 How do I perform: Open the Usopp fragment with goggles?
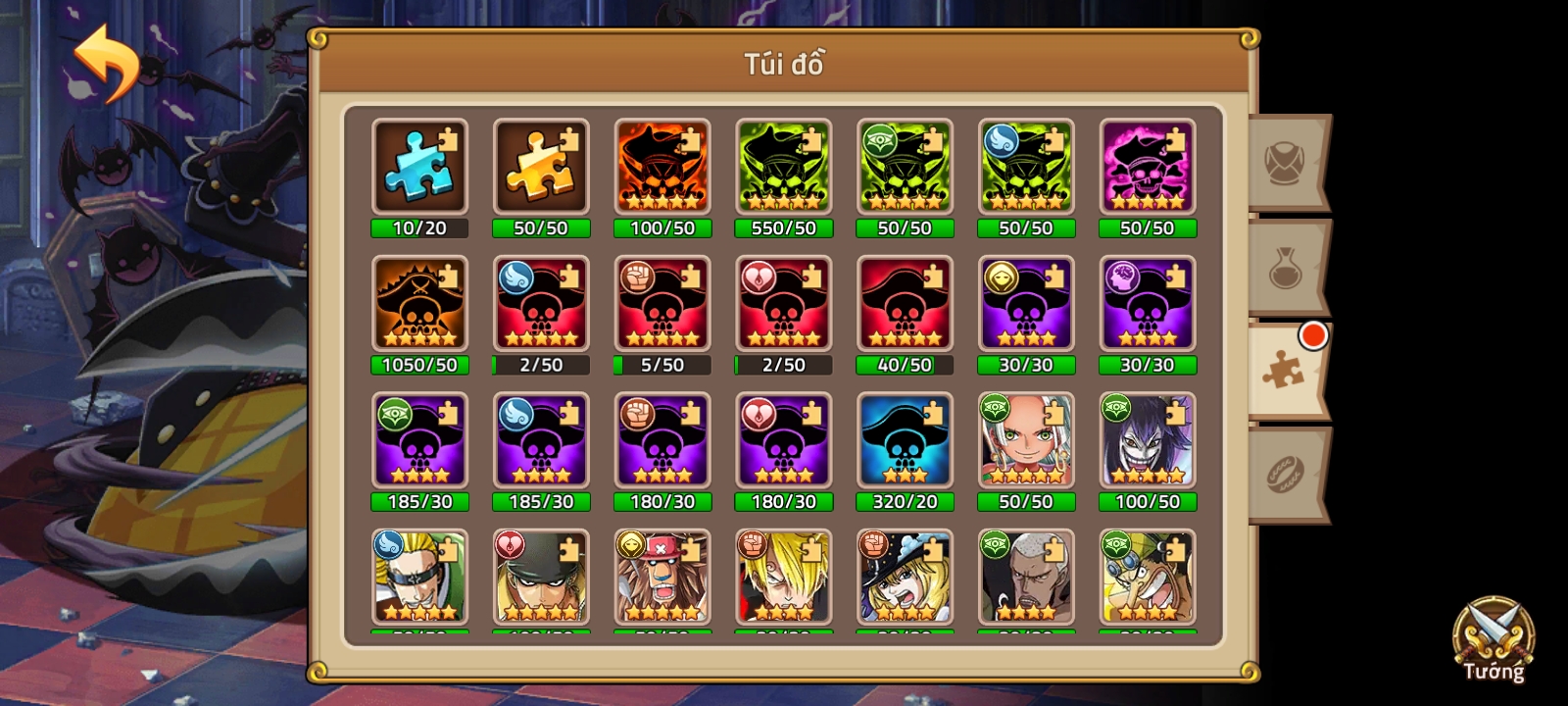pos(1147,579)
